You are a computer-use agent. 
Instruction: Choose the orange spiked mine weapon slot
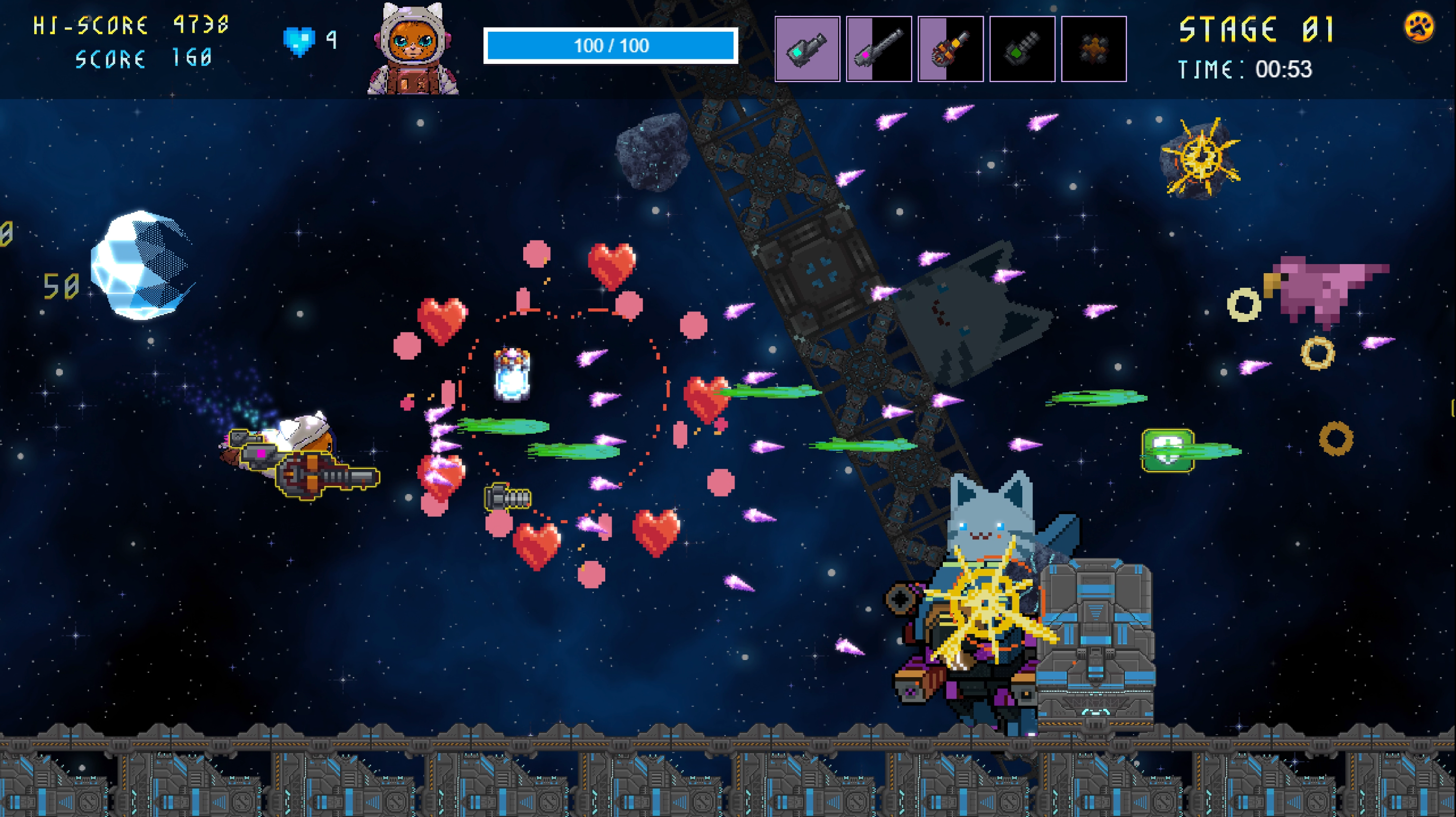(1094, 49)
